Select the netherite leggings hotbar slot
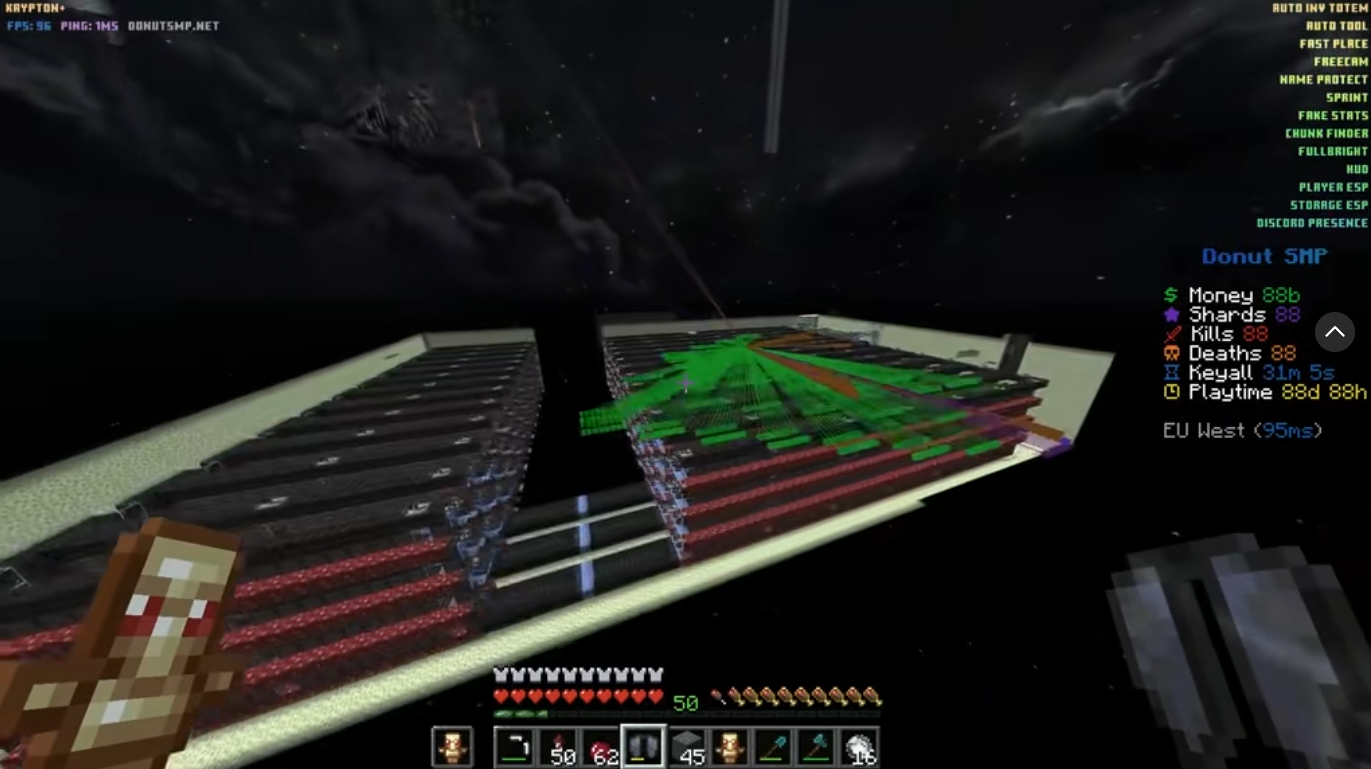This screenshot has height=769, width=1371. click(x=644, y=744)
